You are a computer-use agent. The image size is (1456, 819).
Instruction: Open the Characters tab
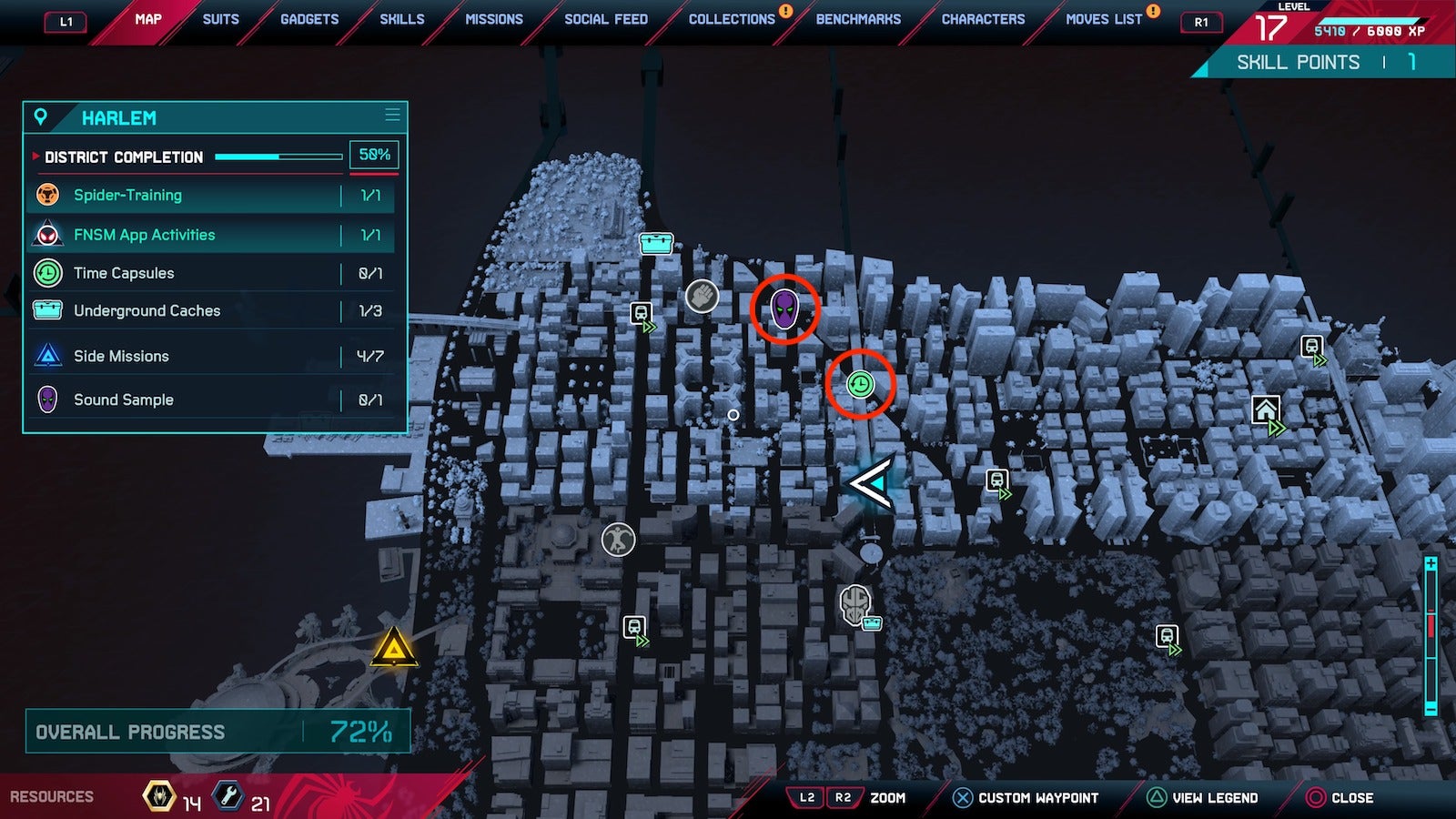tap(983, 19)
